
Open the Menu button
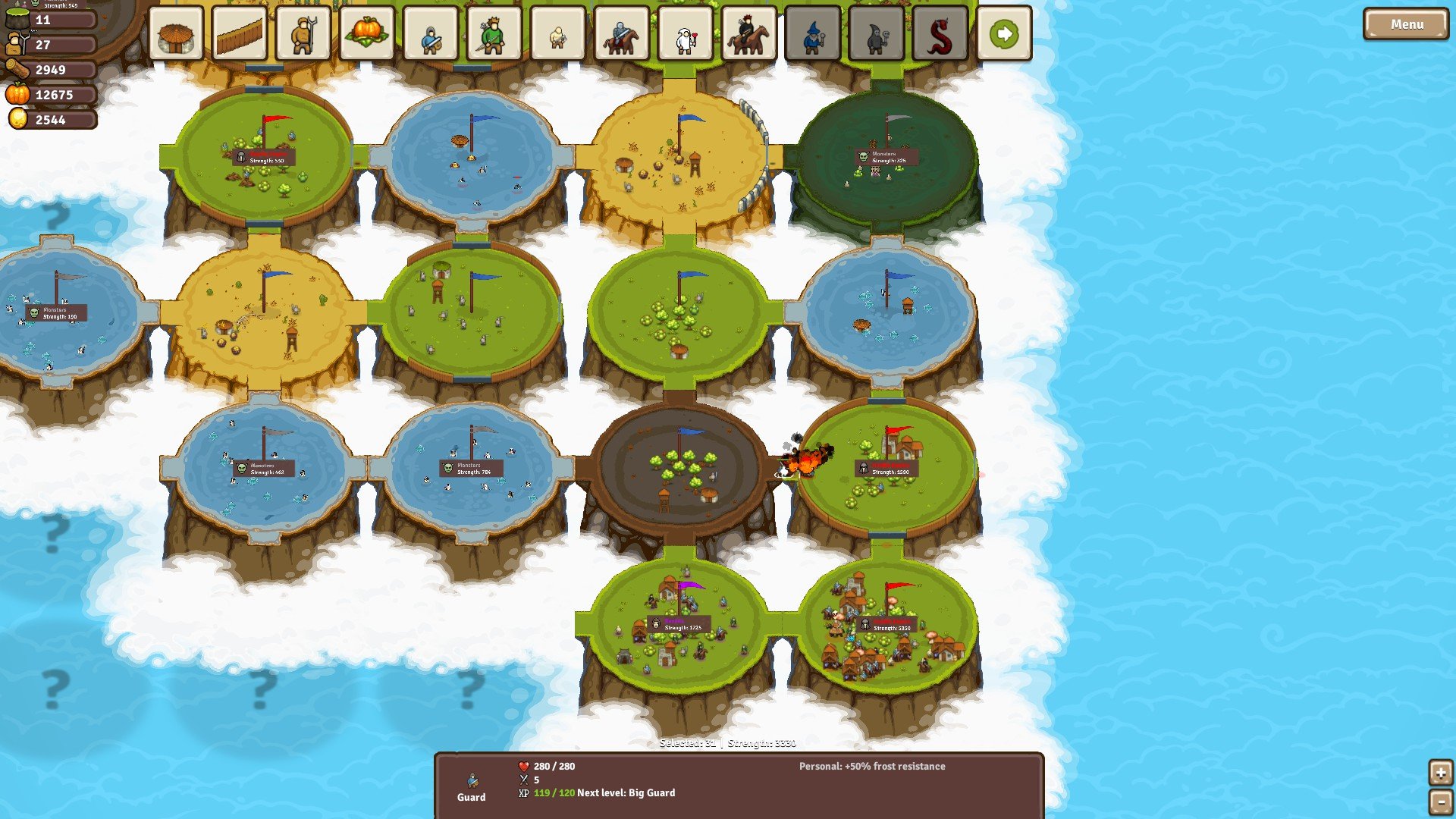(x=1406, y=24)
